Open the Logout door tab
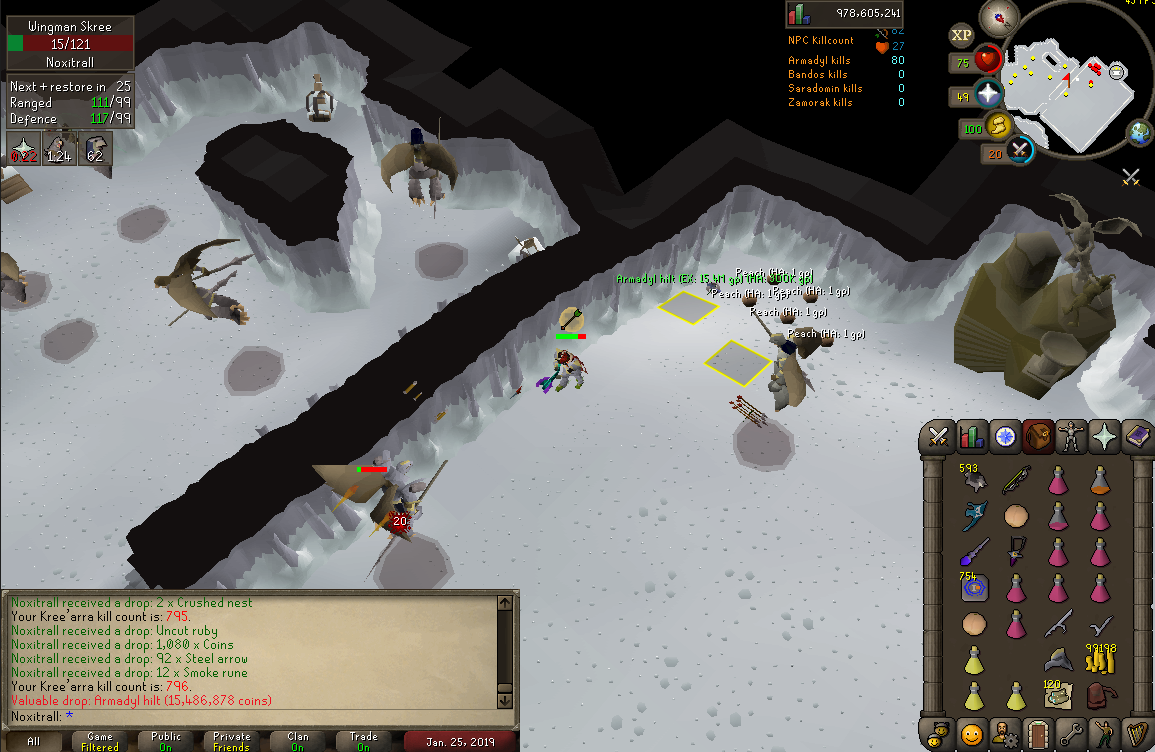This screenshot has width=1155, height=752. coord(1038,732)
